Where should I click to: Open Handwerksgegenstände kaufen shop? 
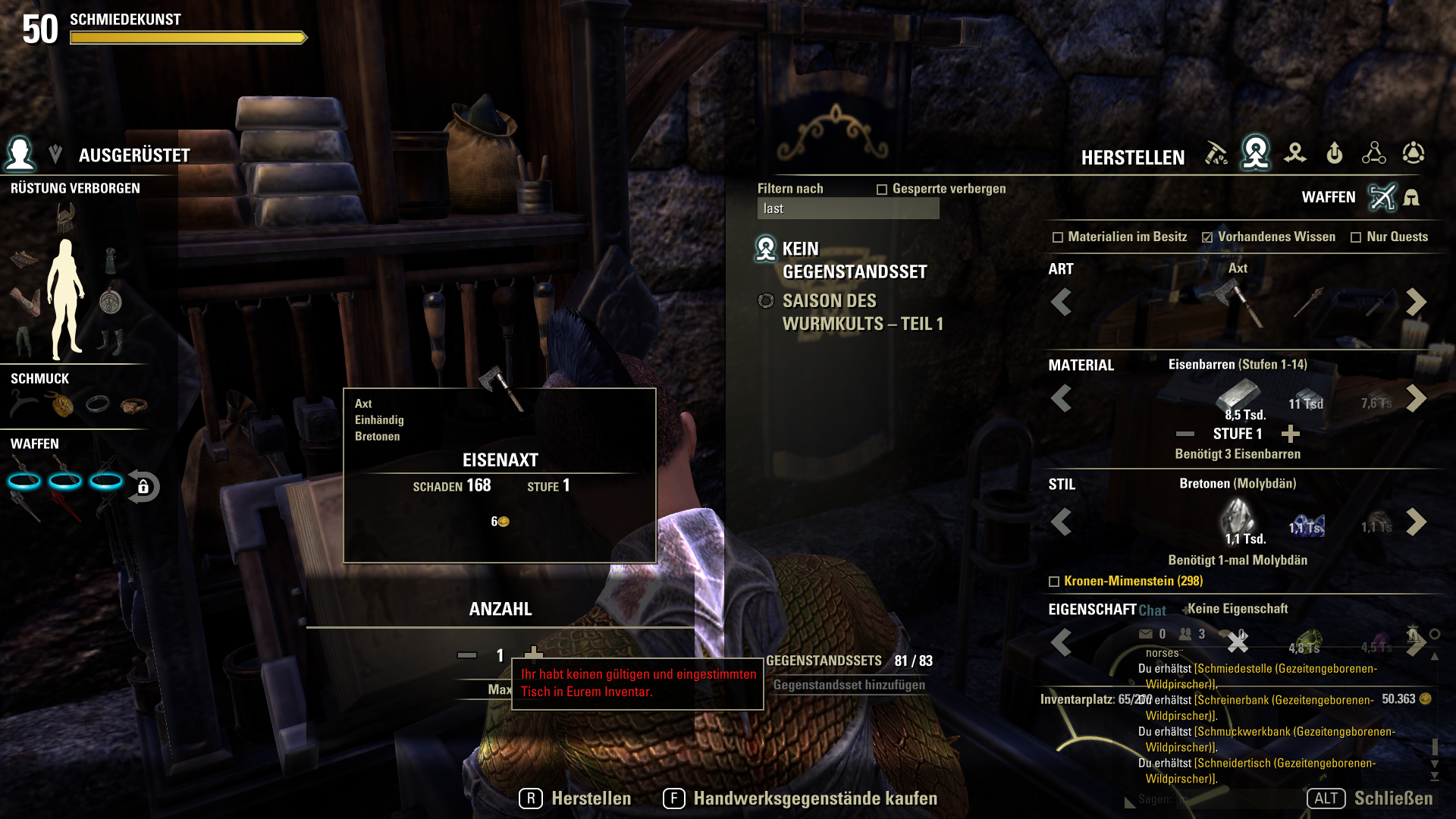pyautogui.click(x=801, y=799)
